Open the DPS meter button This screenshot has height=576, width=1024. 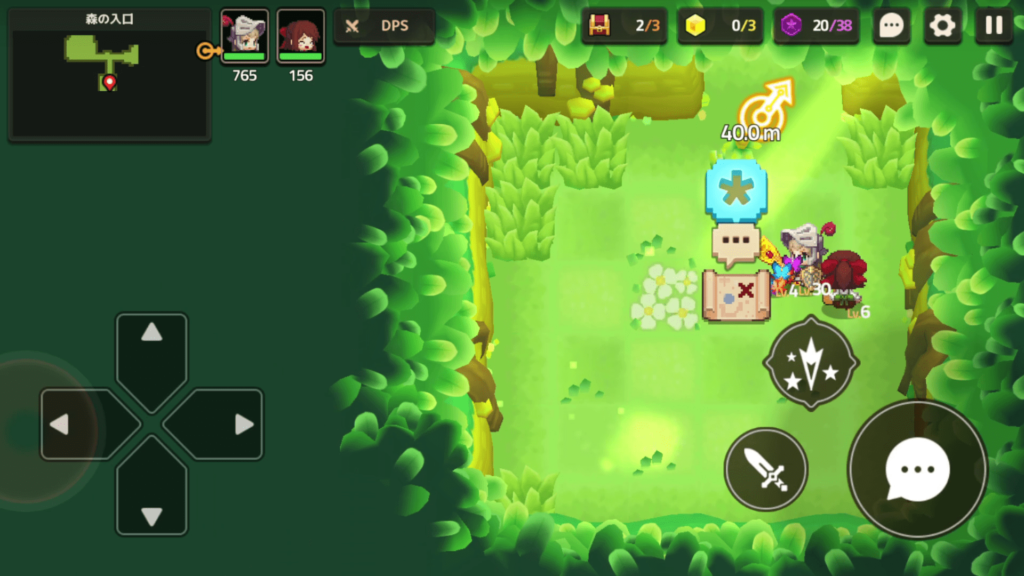click(384, 27)
